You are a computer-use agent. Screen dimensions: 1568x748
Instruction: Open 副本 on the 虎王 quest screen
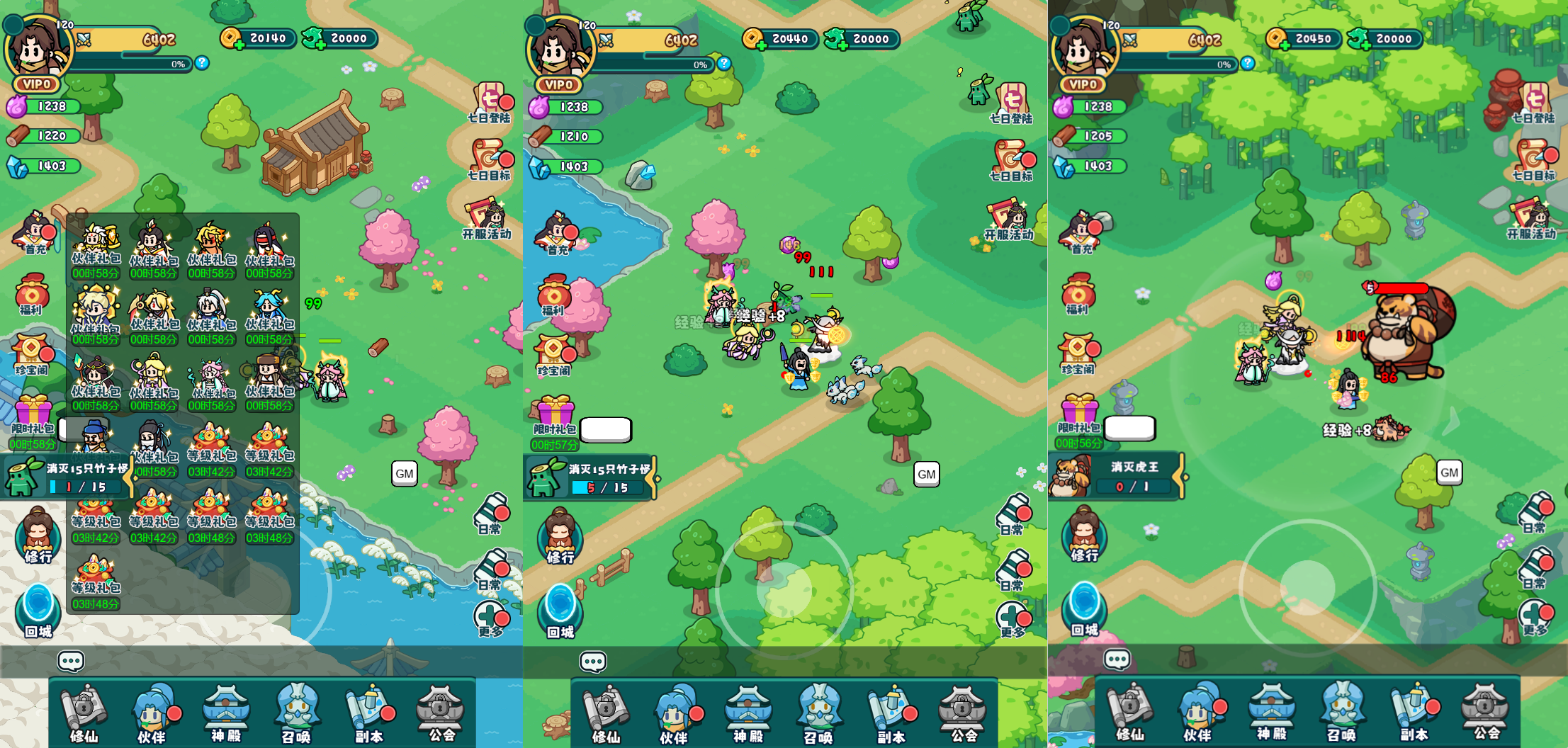[x=1414, y=713]
